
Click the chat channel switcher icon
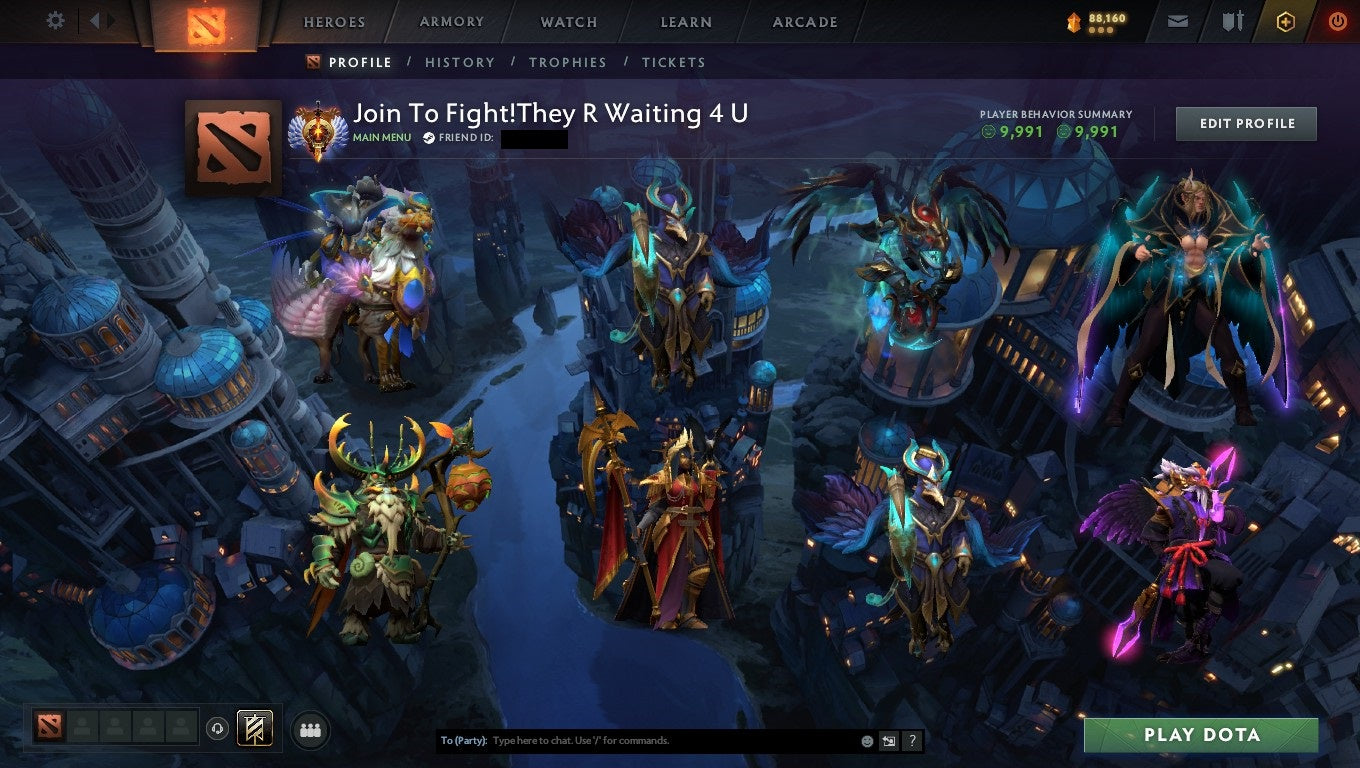click(888, 740)
